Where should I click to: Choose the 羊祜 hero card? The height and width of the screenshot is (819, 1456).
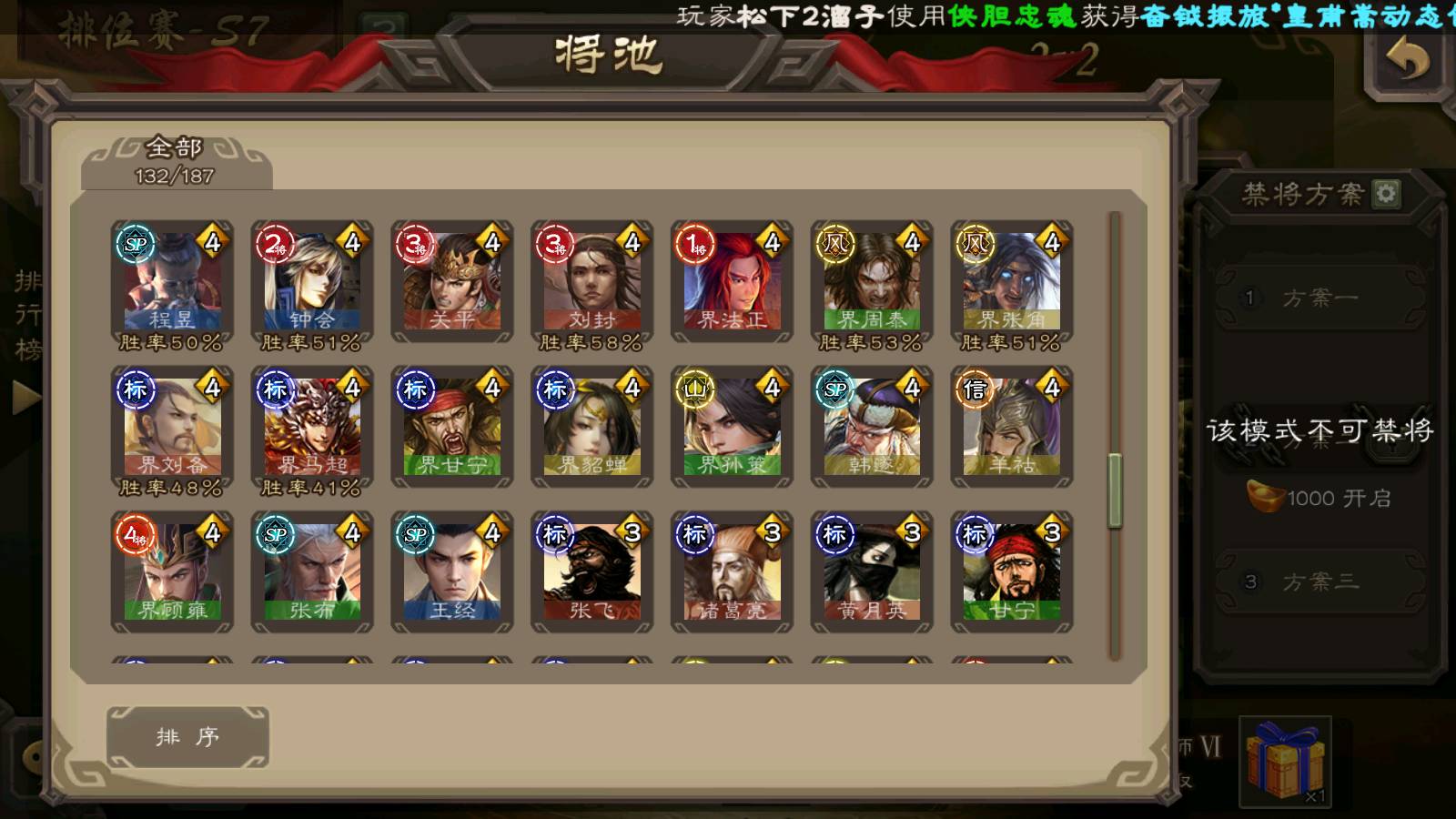[x=1012, y=428]
